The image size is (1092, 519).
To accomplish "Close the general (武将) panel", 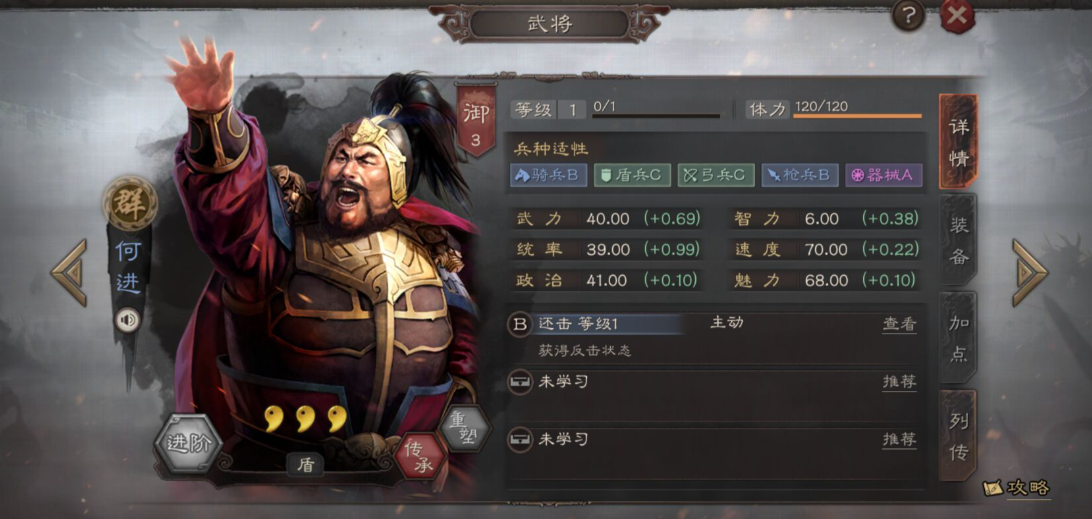I will pos(957,15).
